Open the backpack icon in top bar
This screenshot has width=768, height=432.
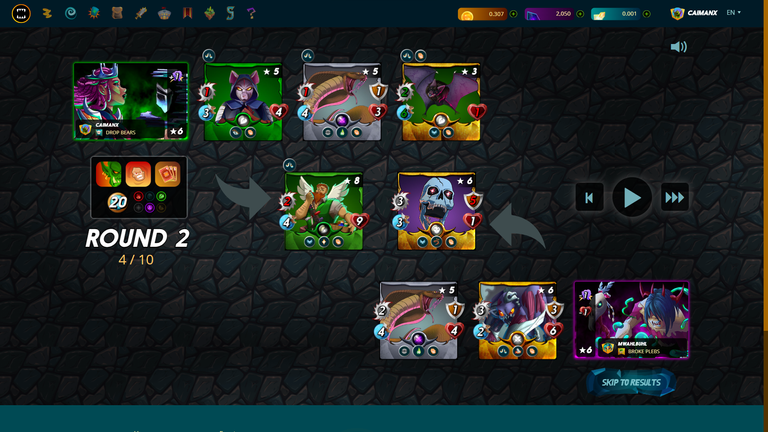116,13
